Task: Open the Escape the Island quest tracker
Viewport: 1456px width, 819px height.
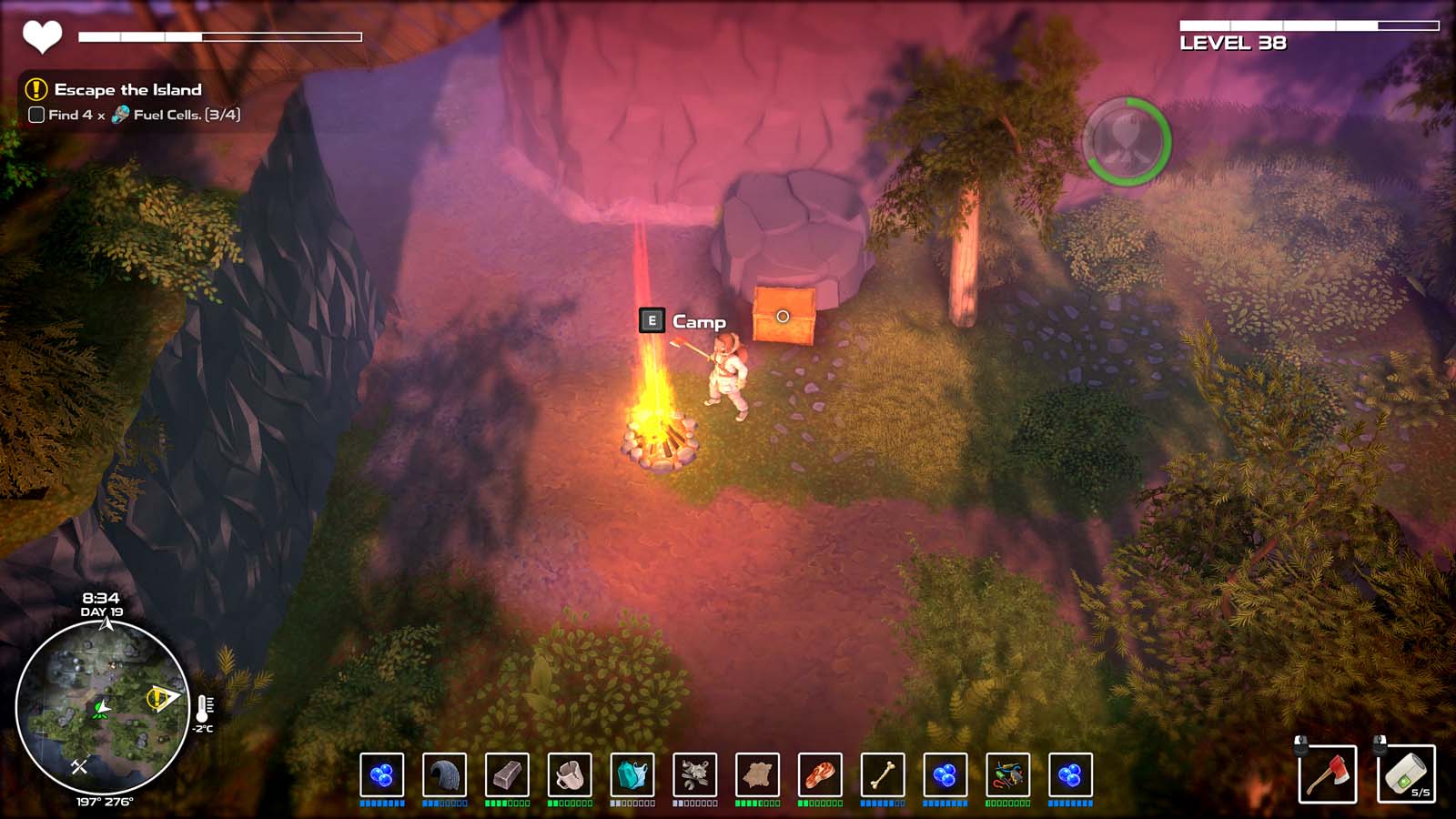Action: coord(127,89)
